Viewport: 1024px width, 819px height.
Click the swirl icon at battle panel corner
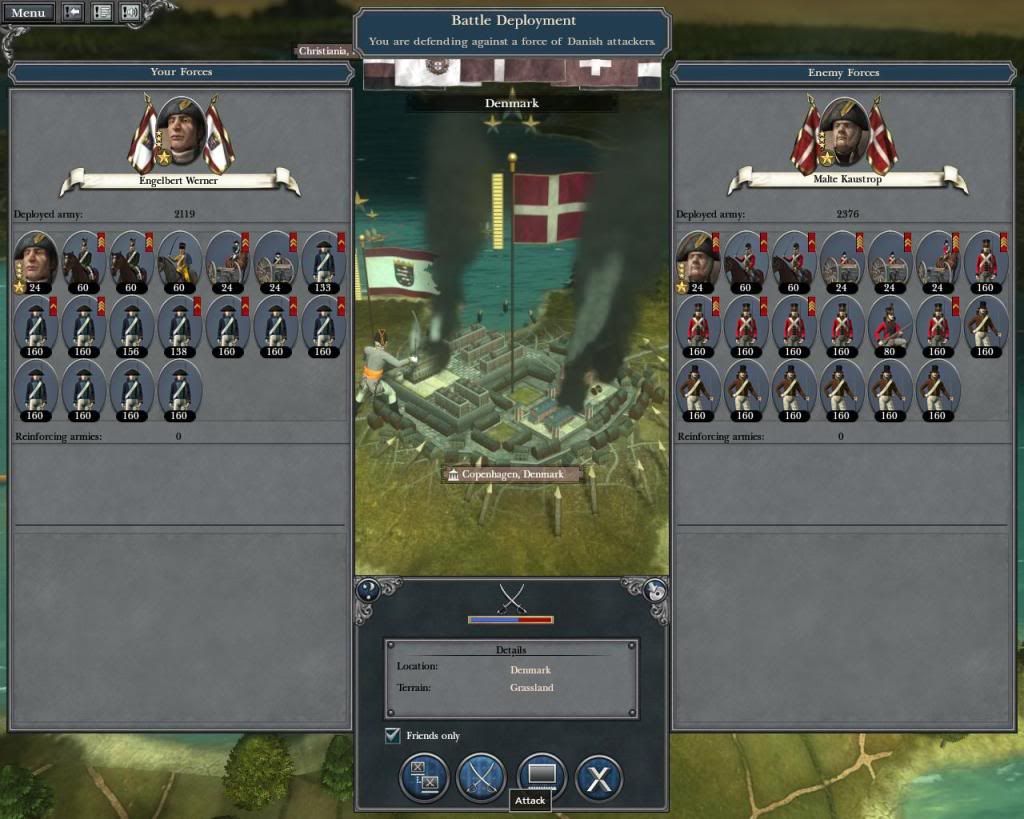tap(656, 590)
